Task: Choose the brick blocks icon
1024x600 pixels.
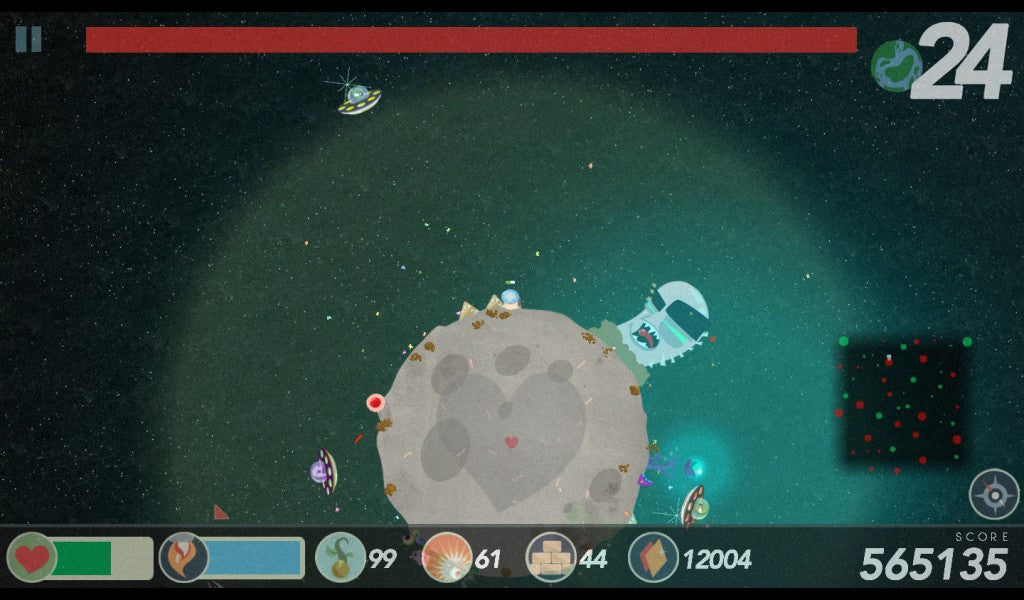Action: point(551,557)
